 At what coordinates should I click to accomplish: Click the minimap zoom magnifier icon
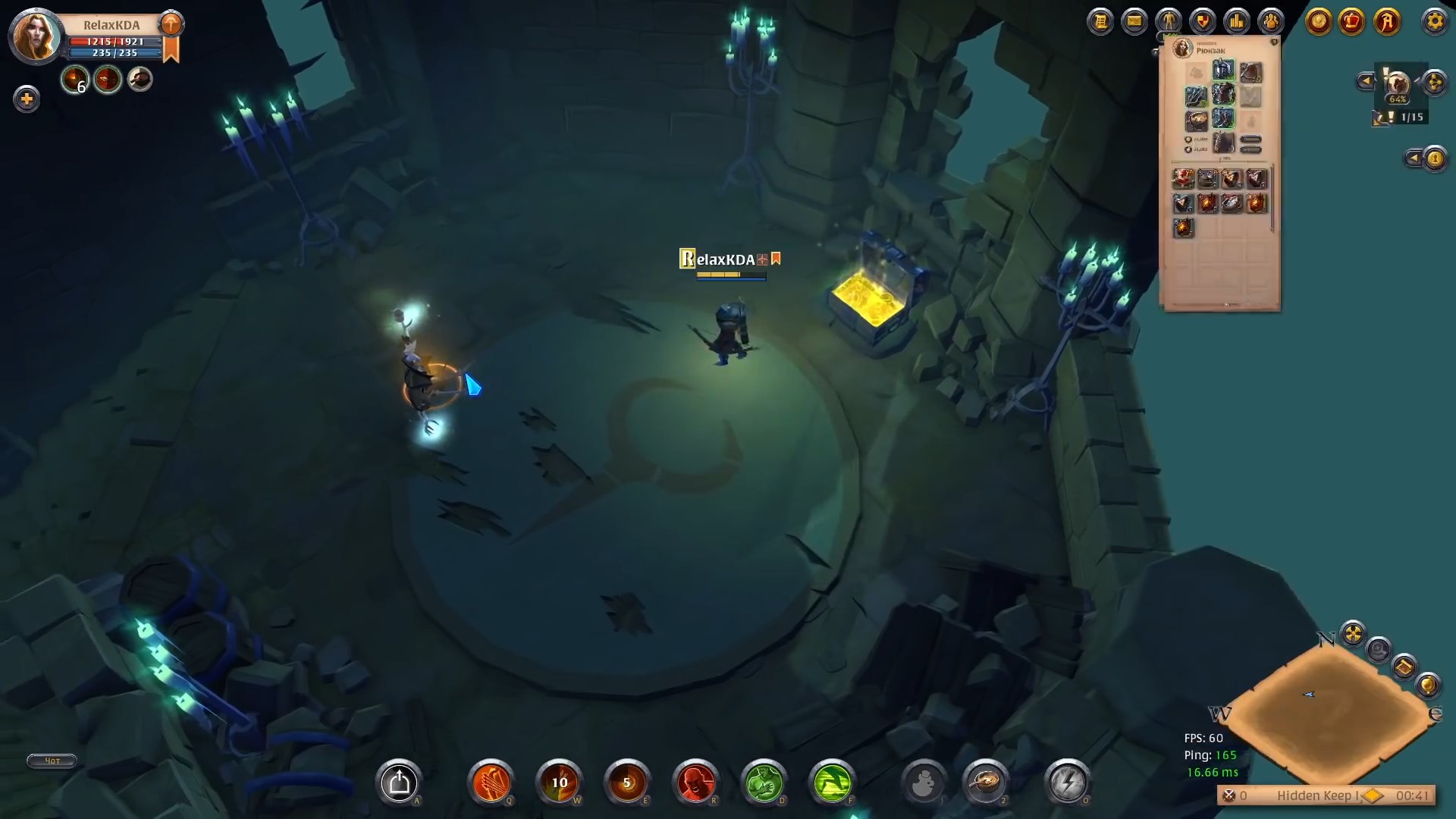click(x=1378, y=651)
